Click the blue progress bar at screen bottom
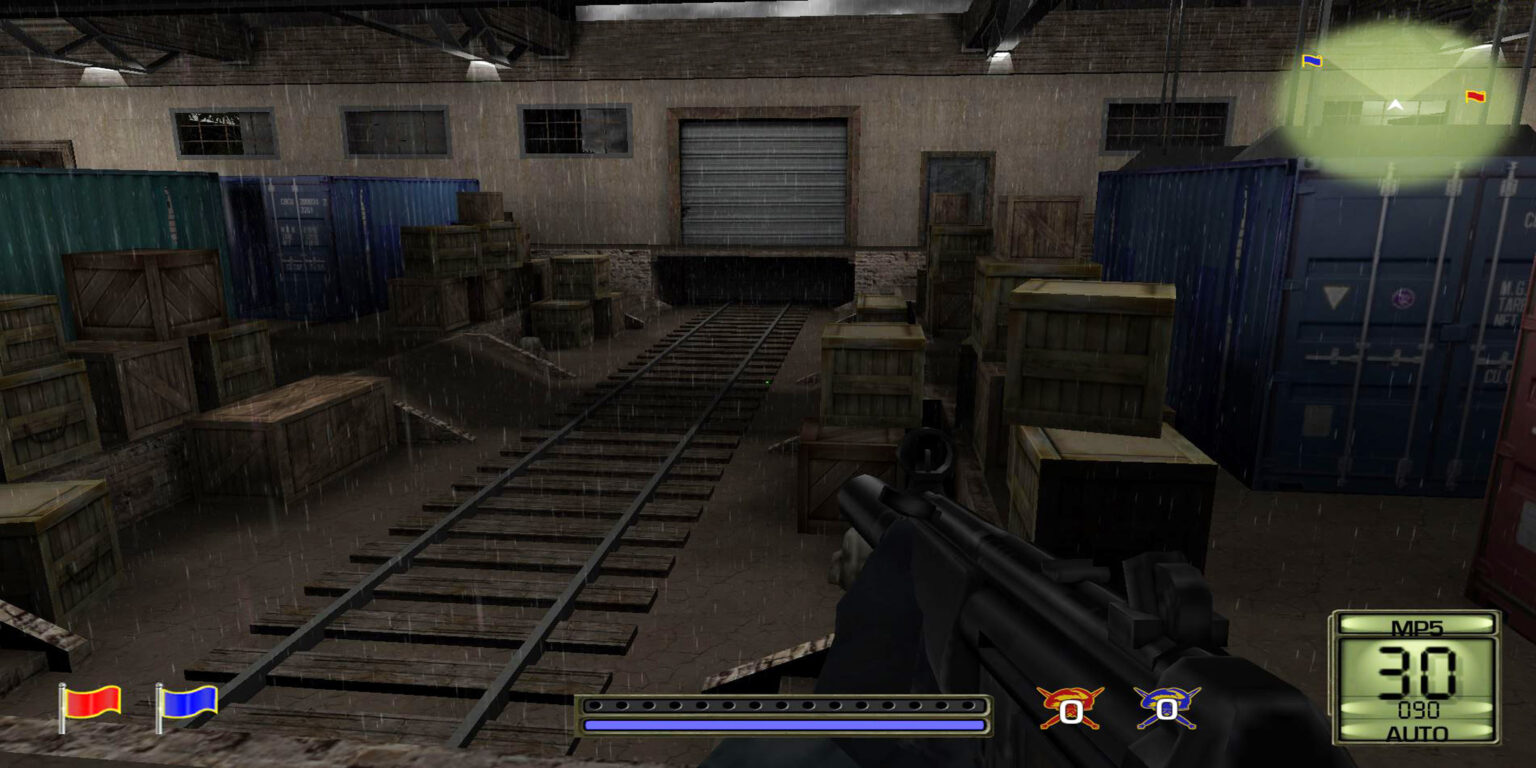 pos(785,723)
